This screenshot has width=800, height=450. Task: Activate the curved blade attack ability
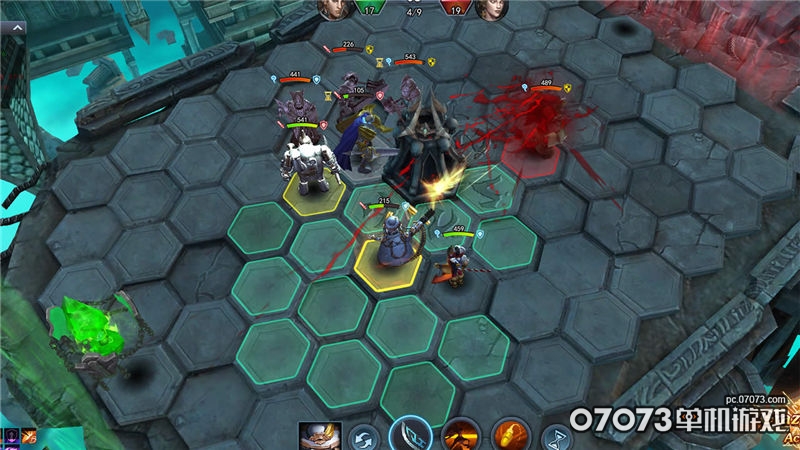click(x=410, y=435)
